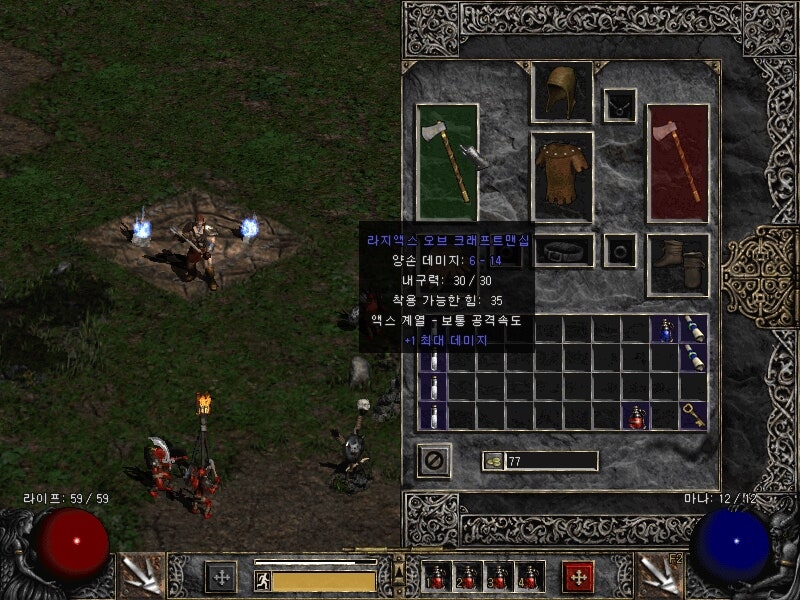Open the grey stat points button

point(221,576)
